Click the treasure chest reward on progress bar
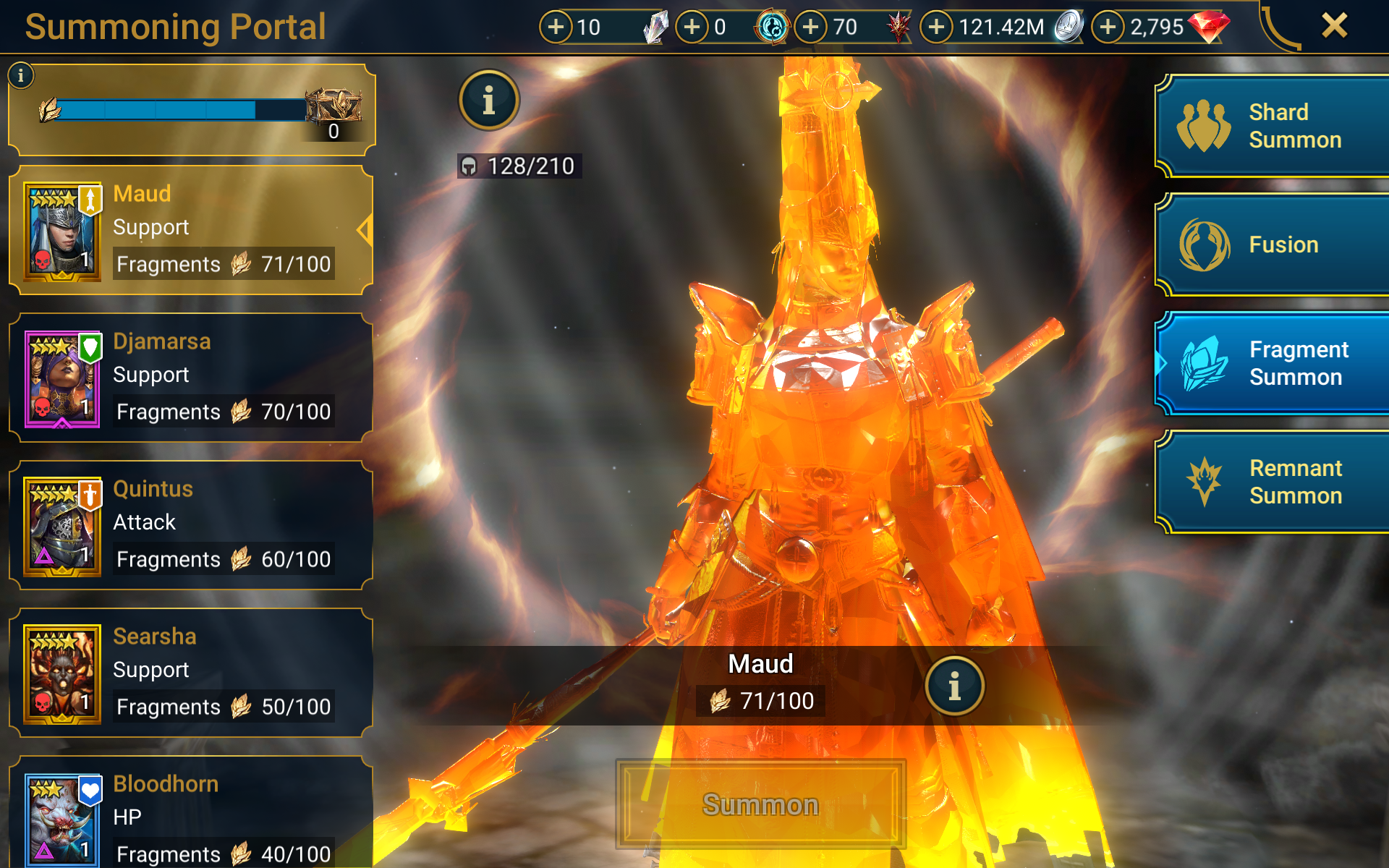 click(x=333, y=107)
